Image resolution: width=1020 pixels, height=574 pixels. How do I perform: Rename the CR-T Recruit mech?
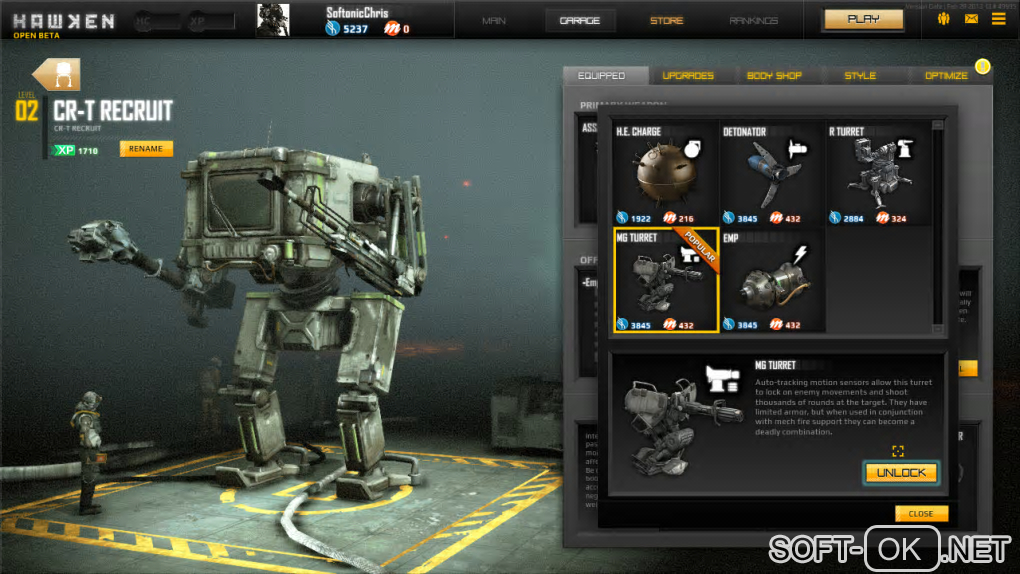pos(146,149)
